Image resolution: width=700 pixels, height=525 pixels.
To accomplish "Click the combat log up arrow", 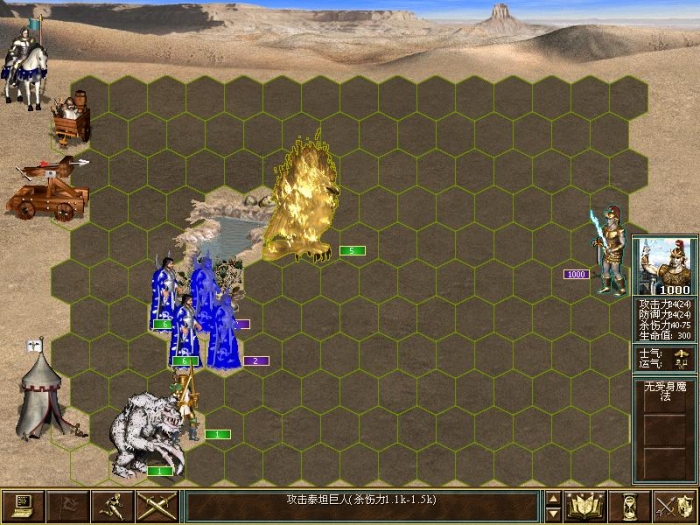I will [553, 499].
